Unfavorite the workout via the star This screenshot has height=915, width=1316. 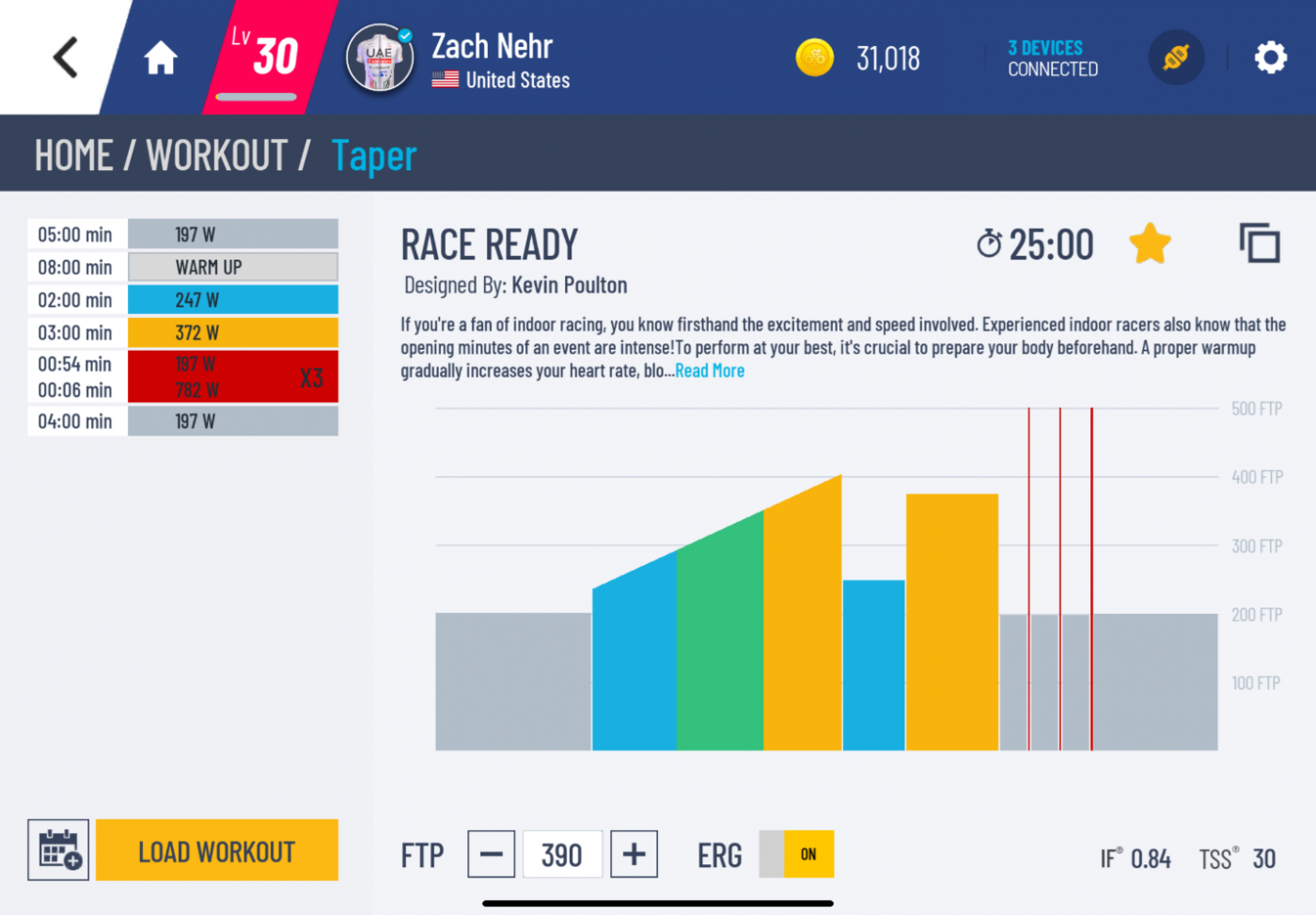[1150, 243]
